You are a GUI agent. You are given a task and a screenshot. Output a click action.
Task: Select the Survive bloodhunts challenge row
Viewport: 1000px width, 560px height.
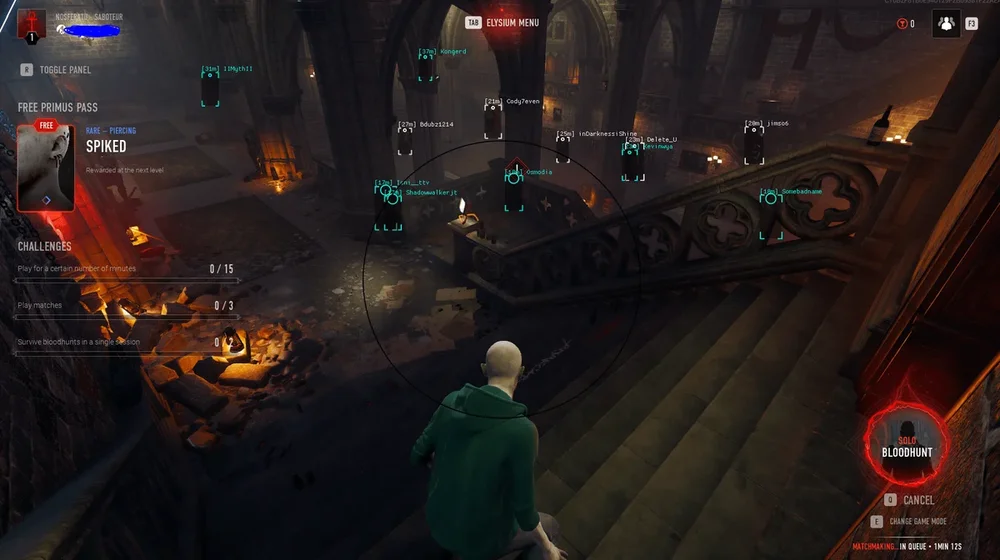(x=126, y=343)
